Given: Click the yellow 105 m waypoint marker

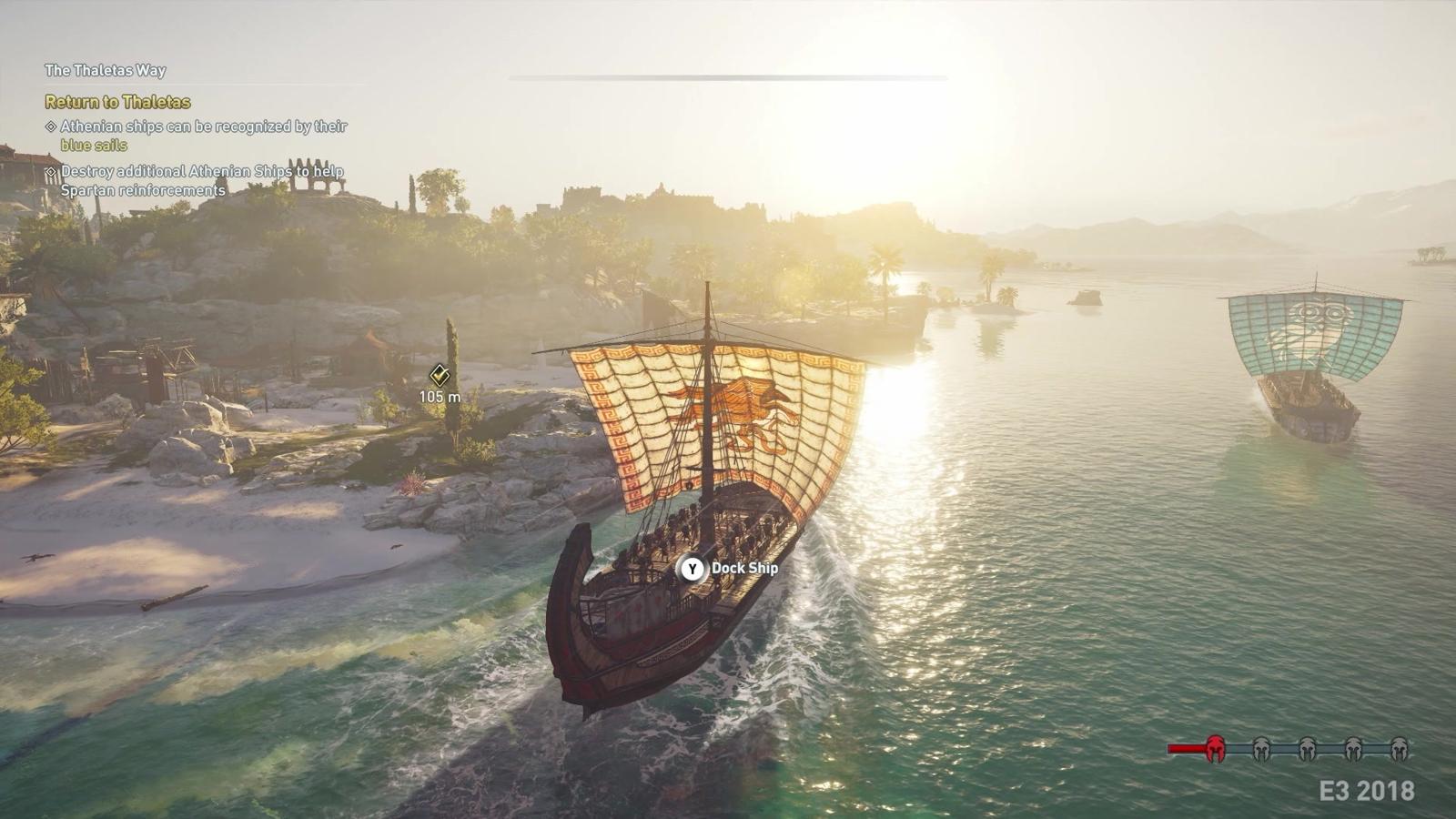Looking at the screenshot, I should coord(440,375).
